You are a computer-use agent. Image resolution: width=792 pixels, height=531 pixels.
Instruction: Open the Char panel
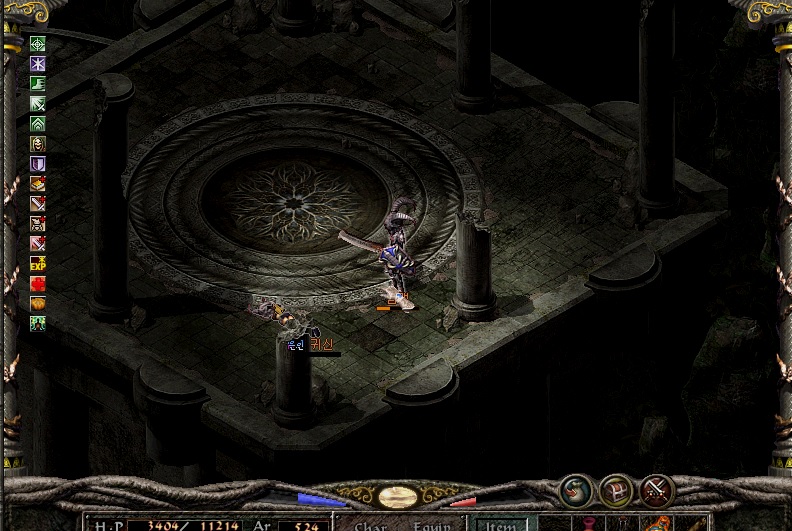[371, 524]
